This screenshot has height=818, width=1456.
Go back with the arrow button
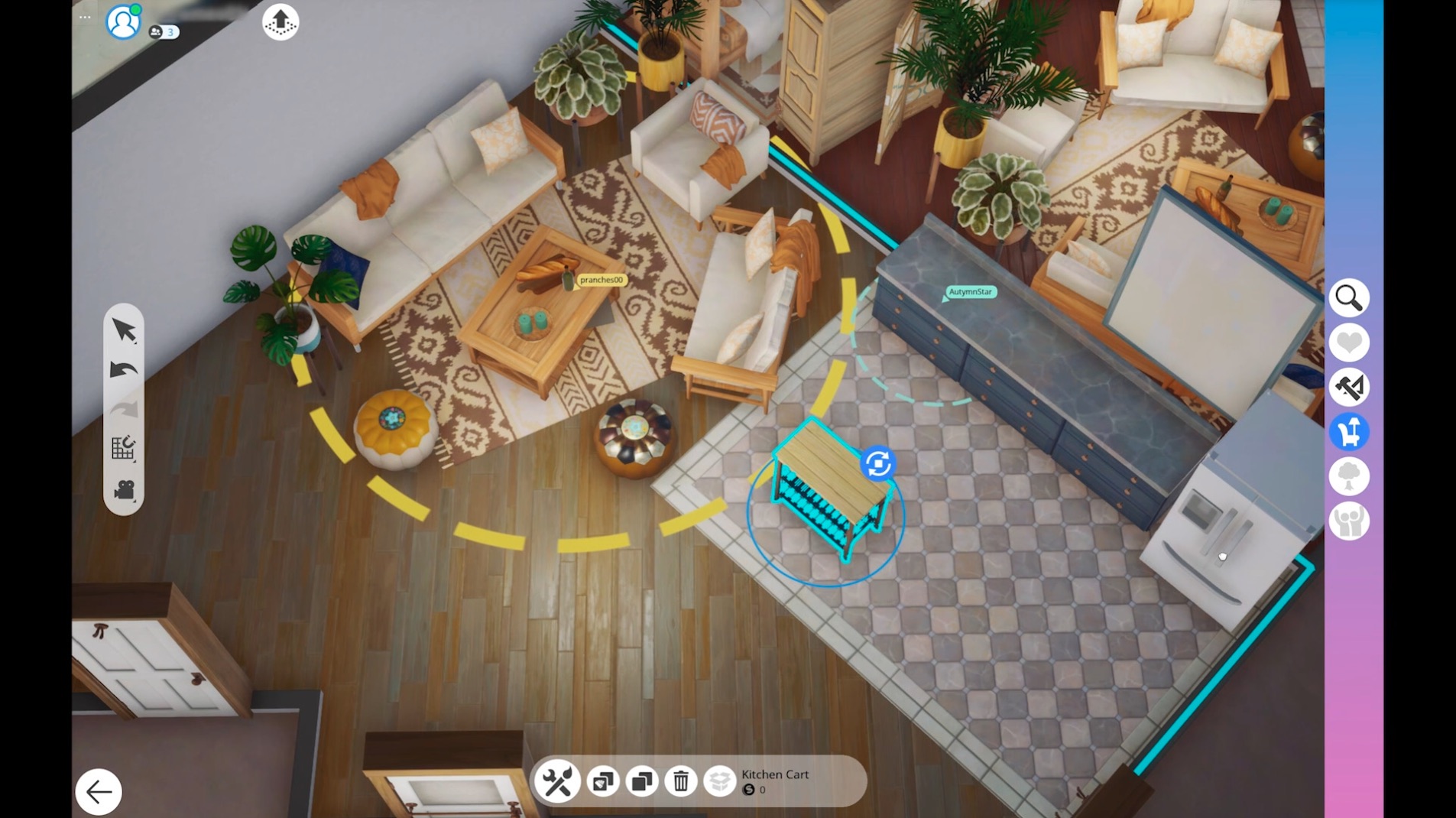(99, 792)
